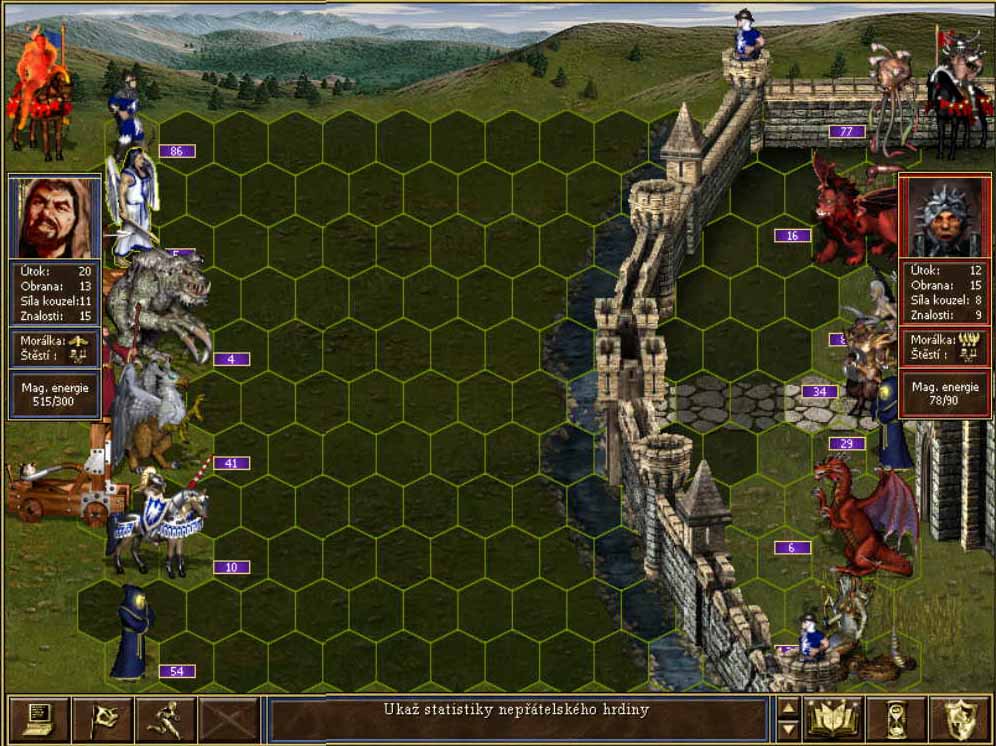Defend with the shield button
Viewport: 996px width, 746px height.
click(x=958, y=719)
